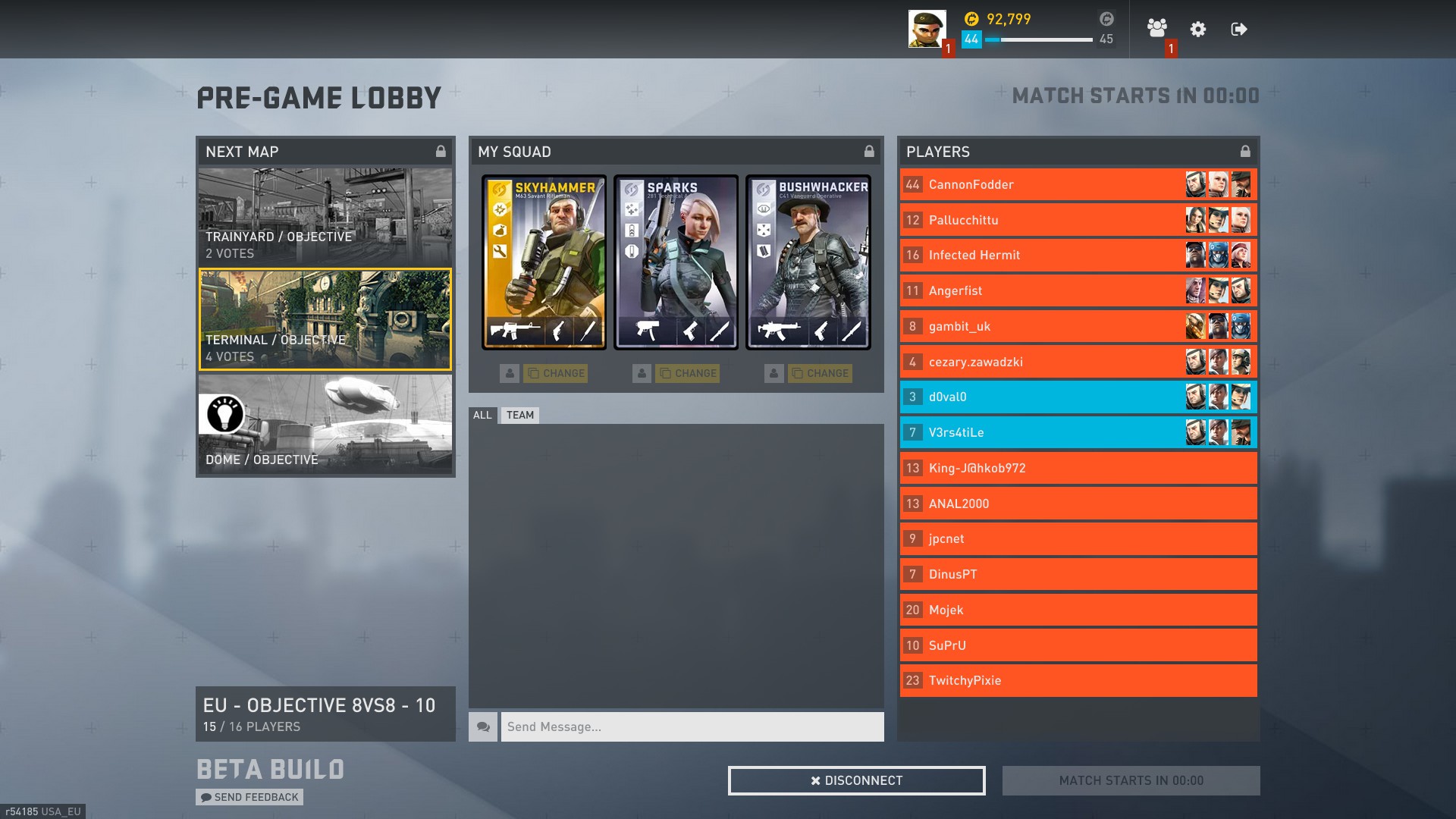The width and height of the screenshot is (1456, 819).
Task: Pick the Sparks merc card
Action: (676, 262)
